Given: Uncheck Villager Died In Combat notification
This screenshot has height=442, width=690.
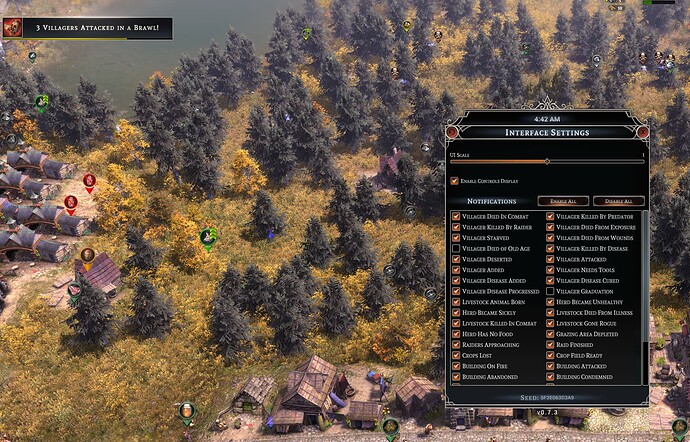Looking at the screenshot, I should (x=456, y=216).
